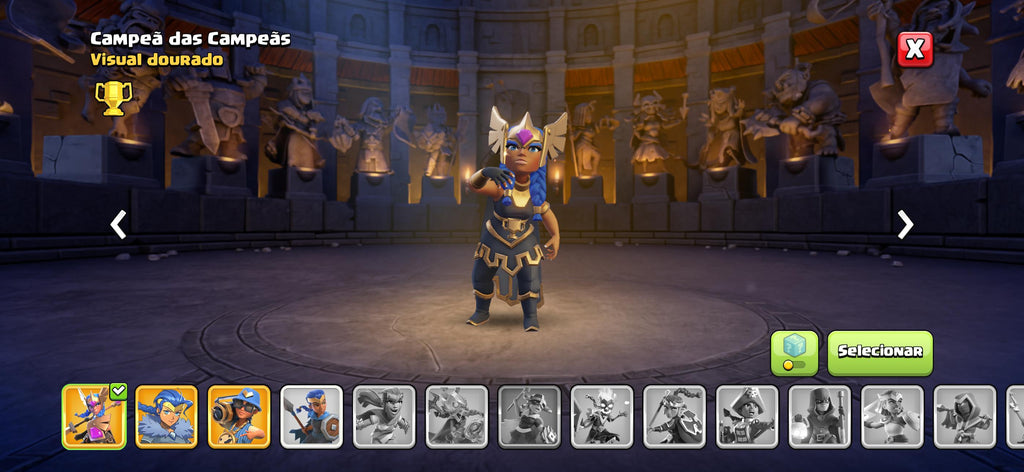
Task: Choose the locked pirate-hat skin thumbnail
Action: pos(747,416)
